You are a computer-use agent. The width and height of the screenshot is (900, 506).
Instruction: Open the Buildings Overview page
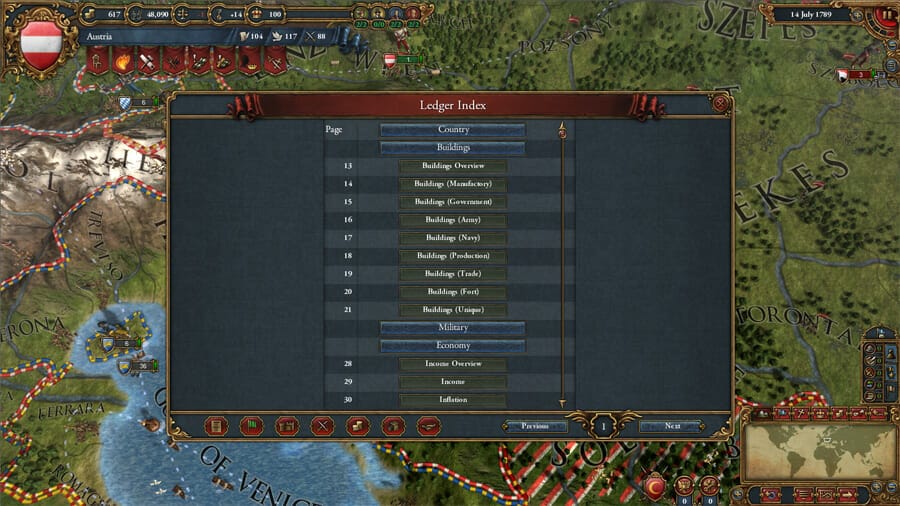453,166
